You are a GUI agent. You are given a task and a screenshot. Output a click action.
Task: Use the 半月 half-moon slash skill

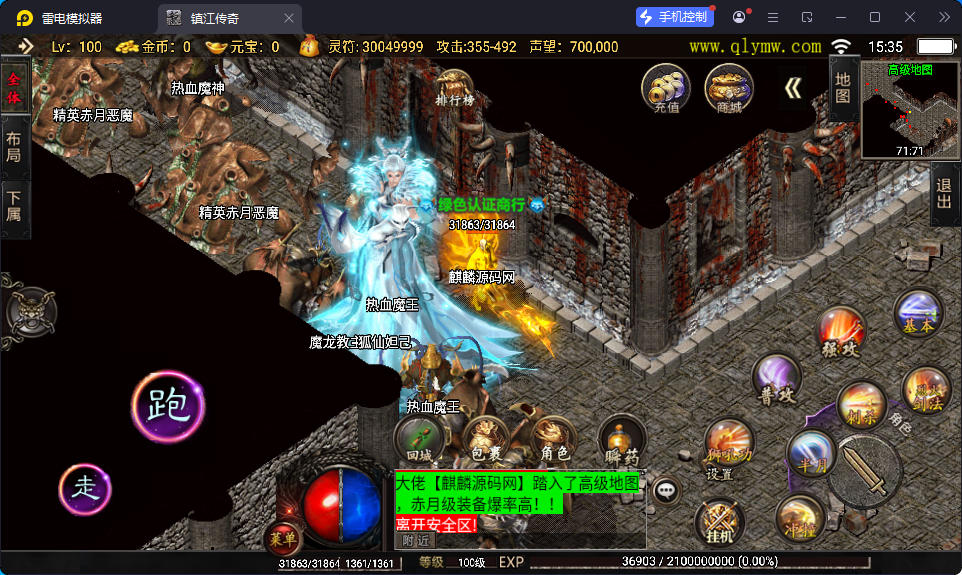click(x=810, y=453)
